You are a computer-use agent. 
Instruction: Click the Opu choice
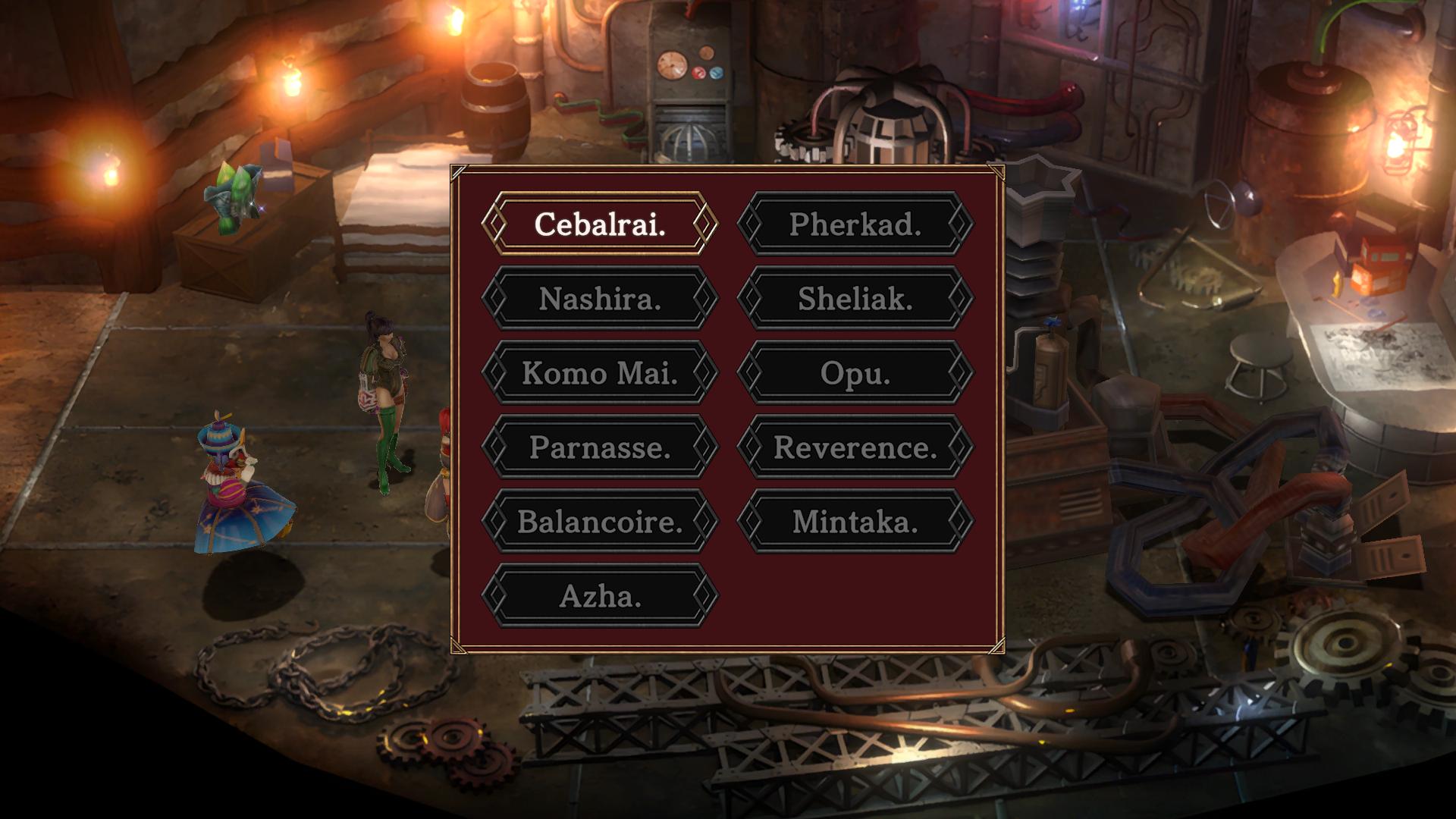[855, 372]
